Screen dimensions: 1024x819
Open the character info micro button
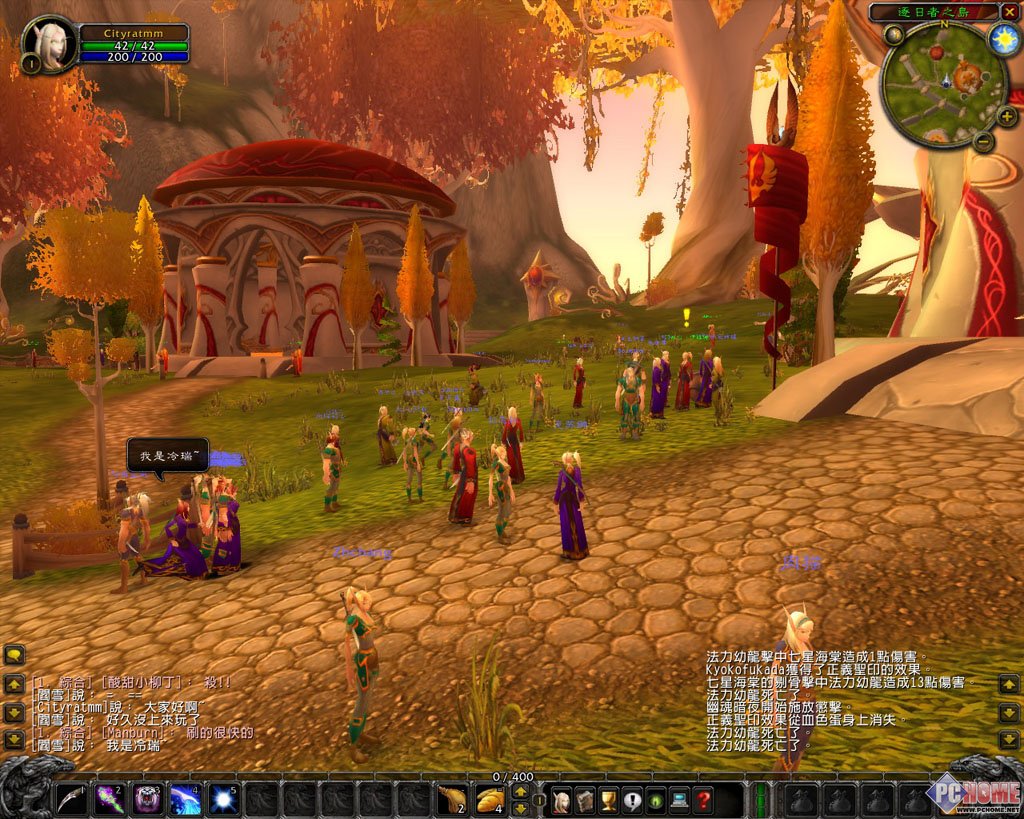(x=561, y=800)
